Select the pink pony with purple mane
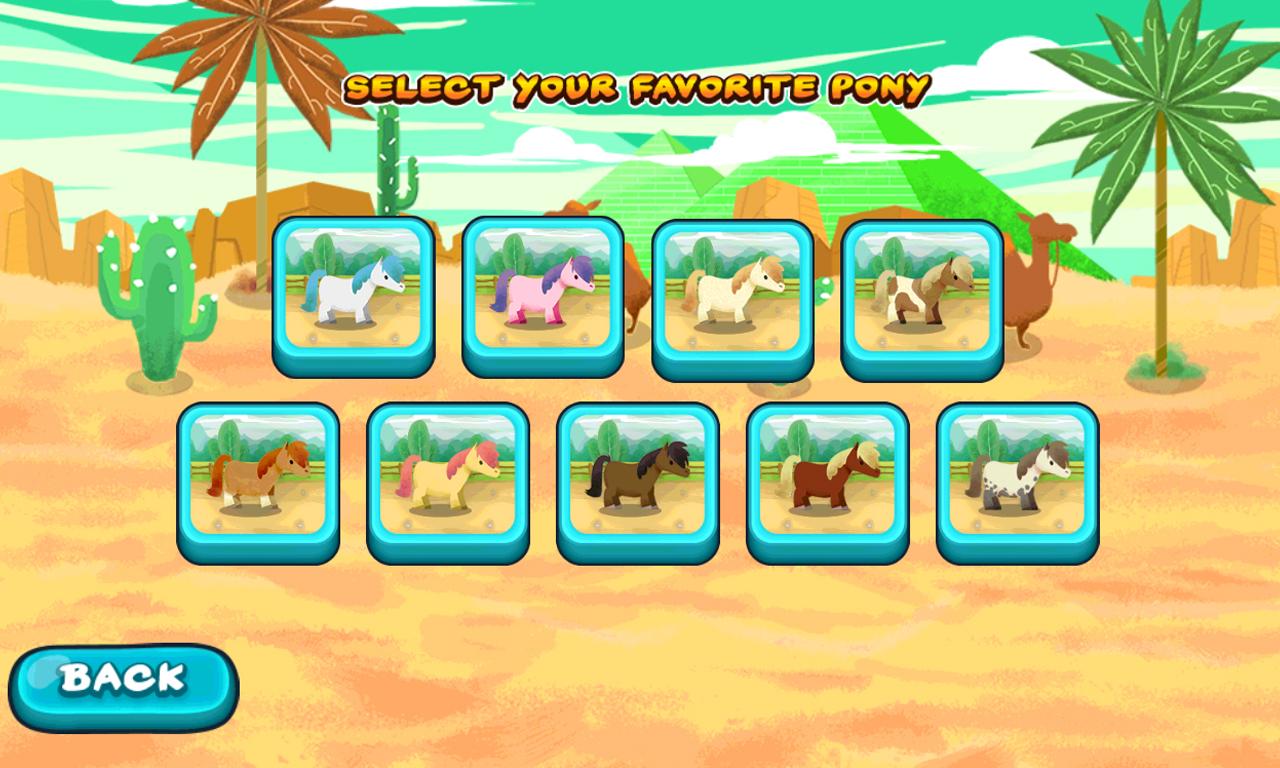This screenshot has width=1280, height=768. [x=545, y=295]
